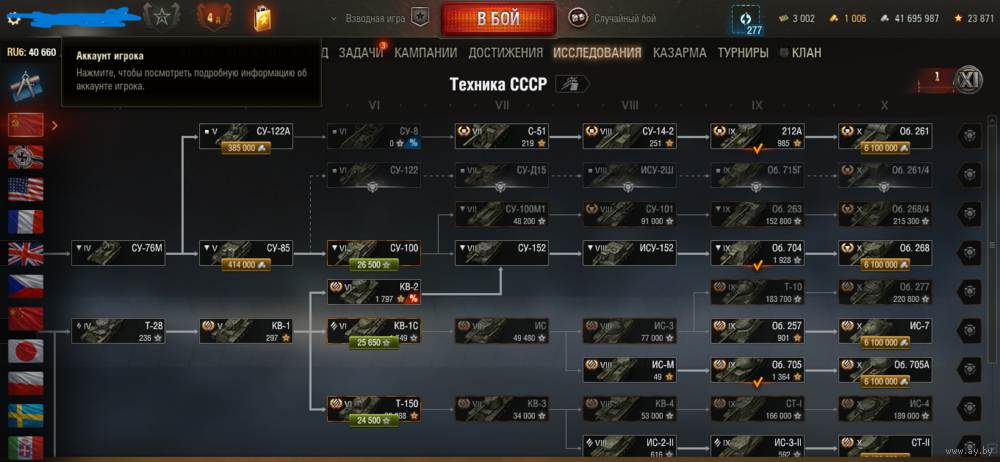Image resolution: width=1000 pixels, height=462 pixels.
Task: Go to the КАЗАРМА tab
Action: pos(680,52)
